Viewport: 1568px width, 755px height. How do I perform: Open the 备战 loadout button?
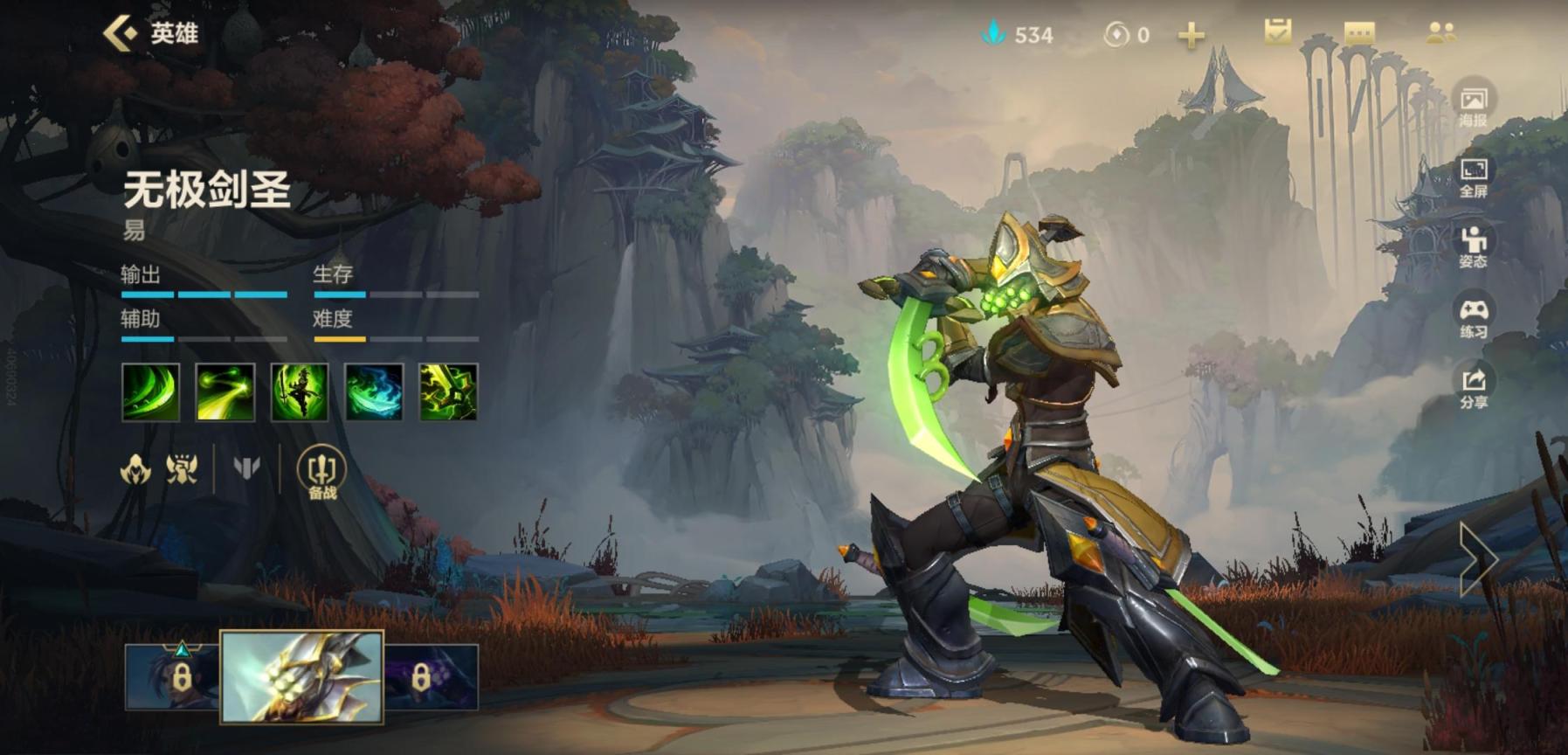tap(321, 473)
